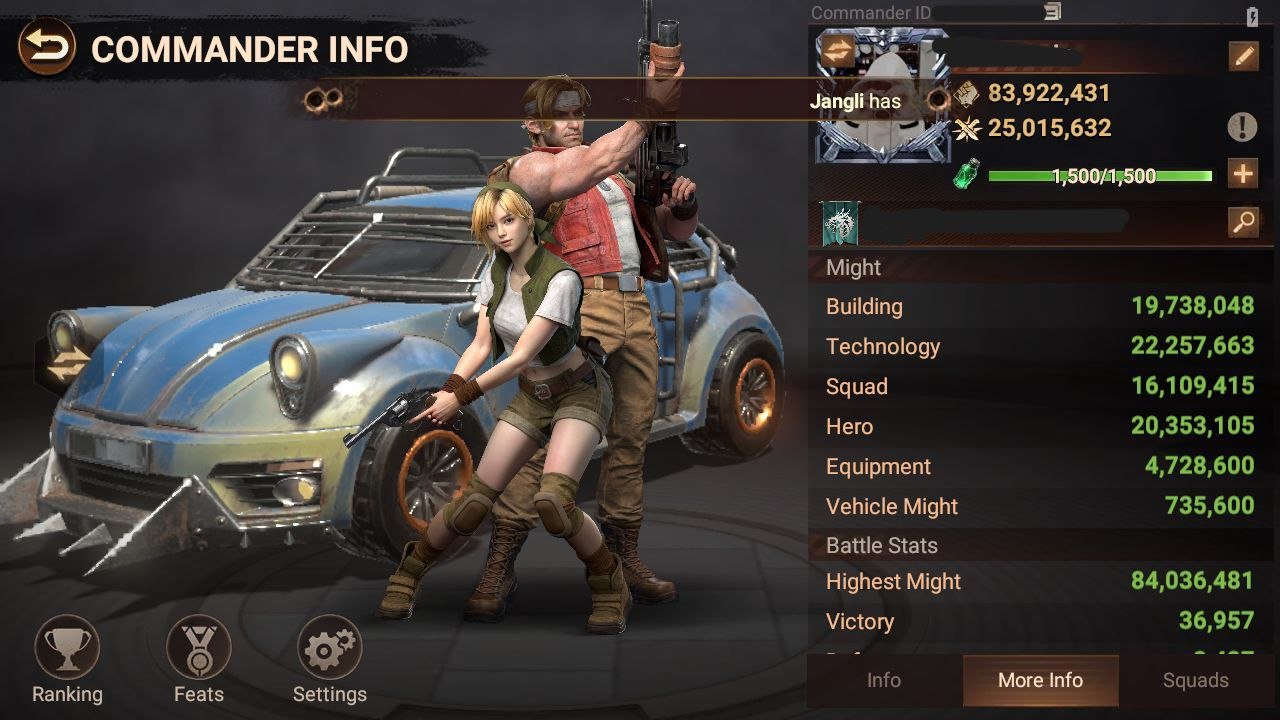Inspect alliance with the magnifier button
1280x720 pixels.
(1243, 222)
